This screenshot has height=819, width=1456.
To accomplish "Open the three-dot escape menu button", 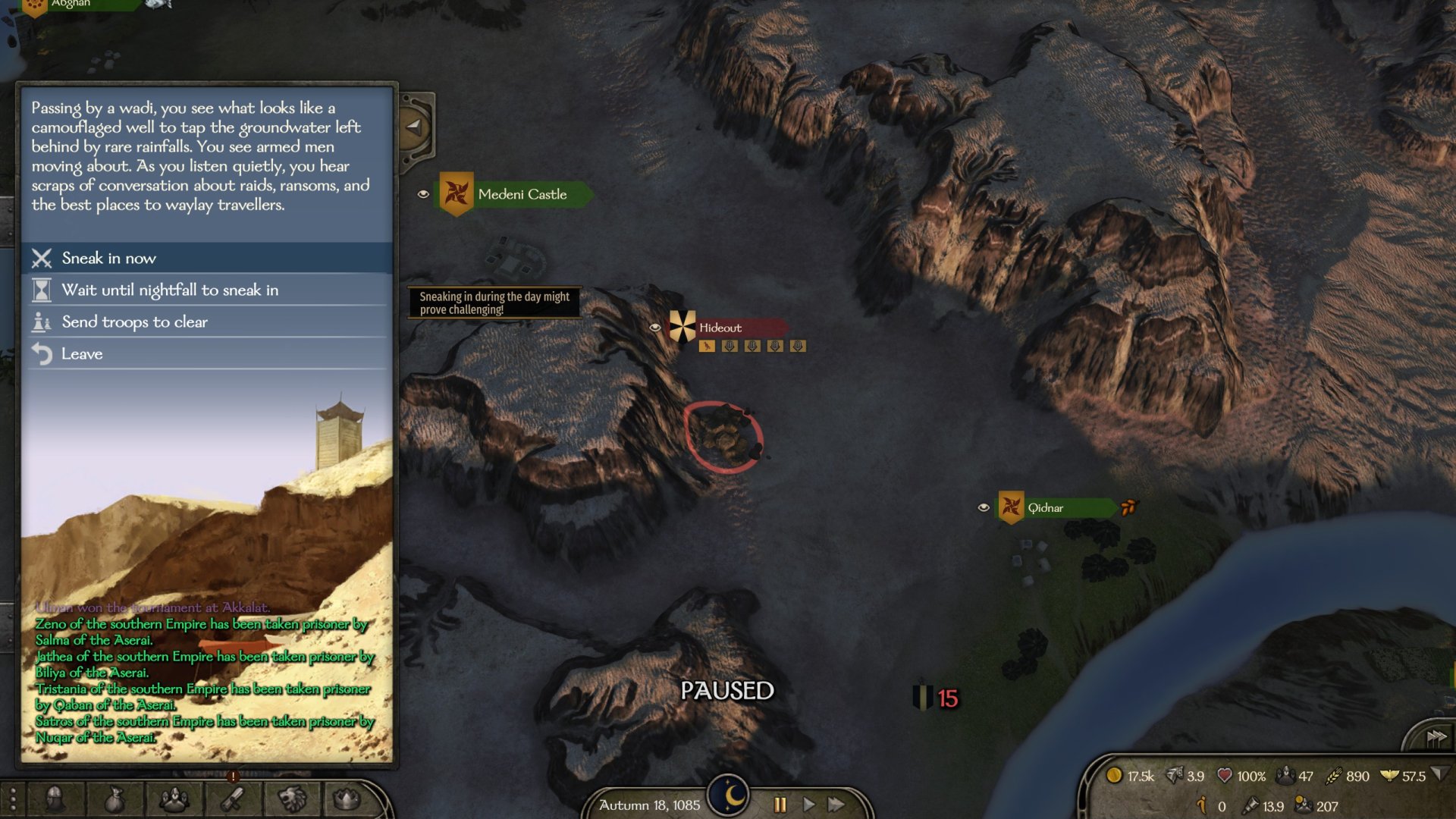I will click(x=13, y=800).
